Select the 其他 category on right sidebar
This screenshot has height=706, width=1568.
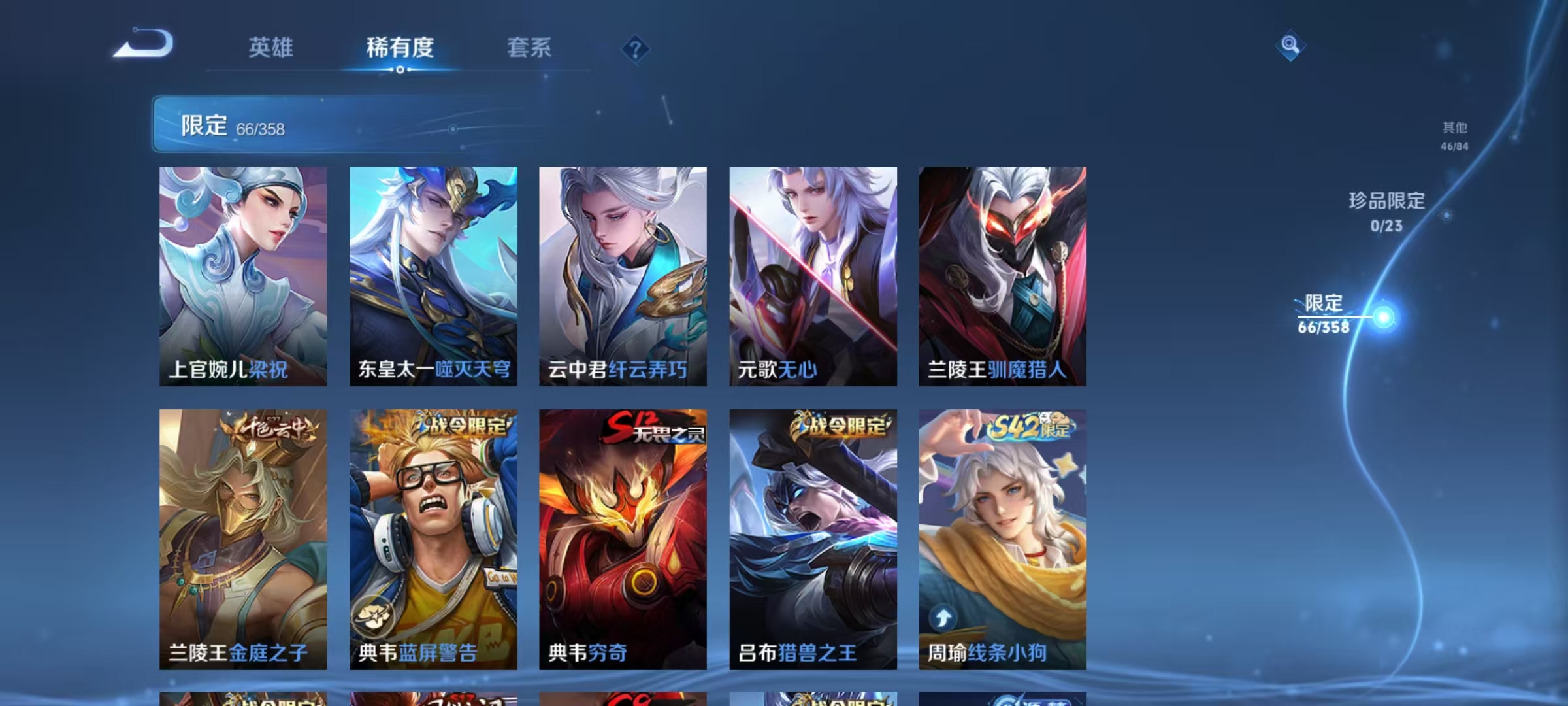1454,129
